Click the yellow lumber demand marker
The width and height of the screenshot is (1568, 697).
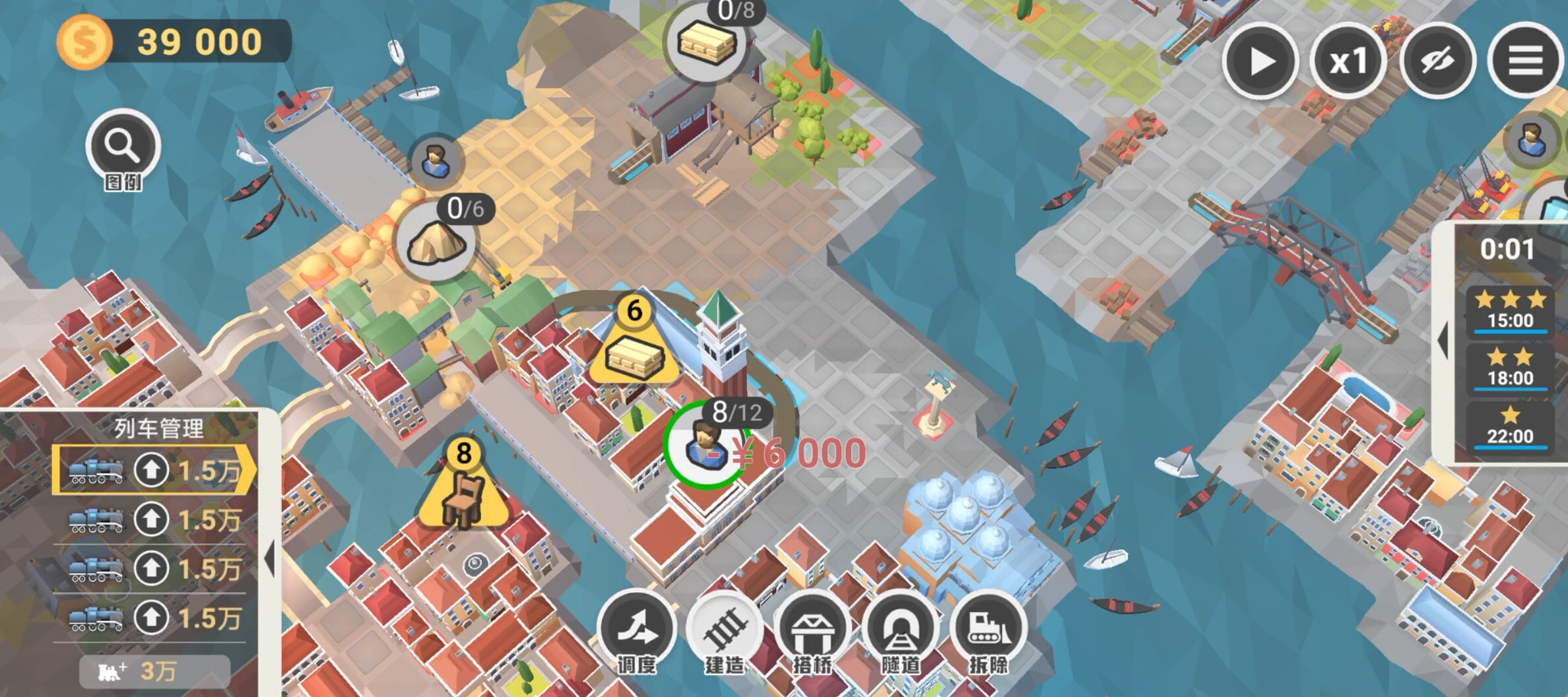(634, 353)
